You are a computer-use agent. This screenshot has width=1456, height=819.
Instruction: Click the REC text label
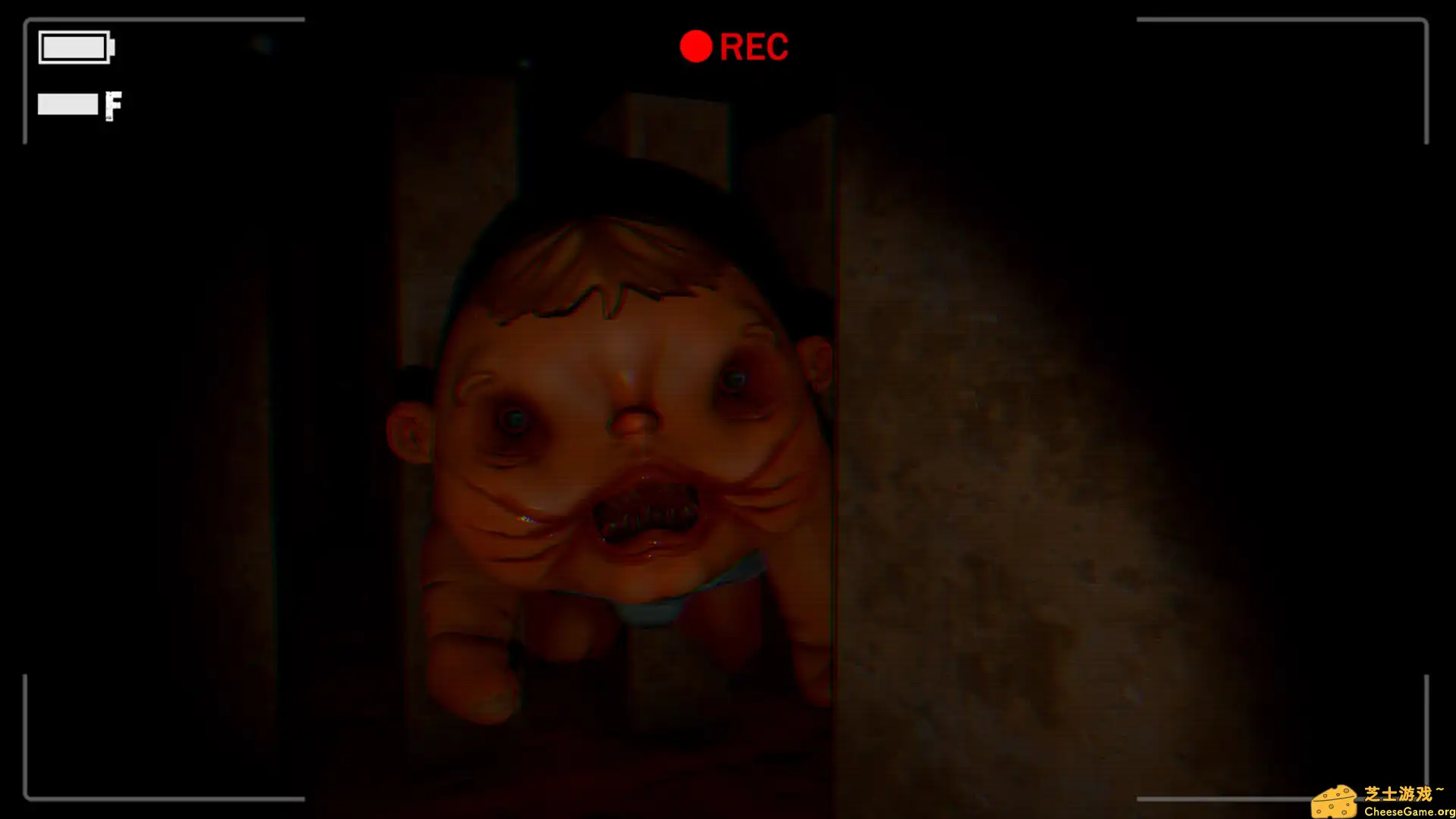pos(756,46)
